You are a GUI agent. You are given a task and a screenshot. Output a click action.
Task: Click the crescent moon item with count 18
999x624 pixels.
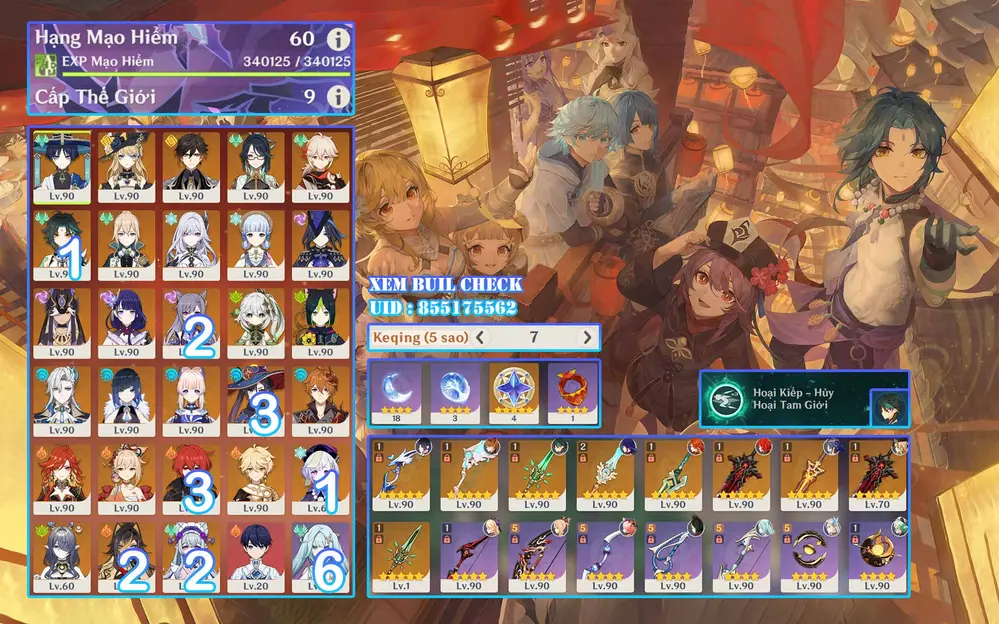[x=395, y=389]
